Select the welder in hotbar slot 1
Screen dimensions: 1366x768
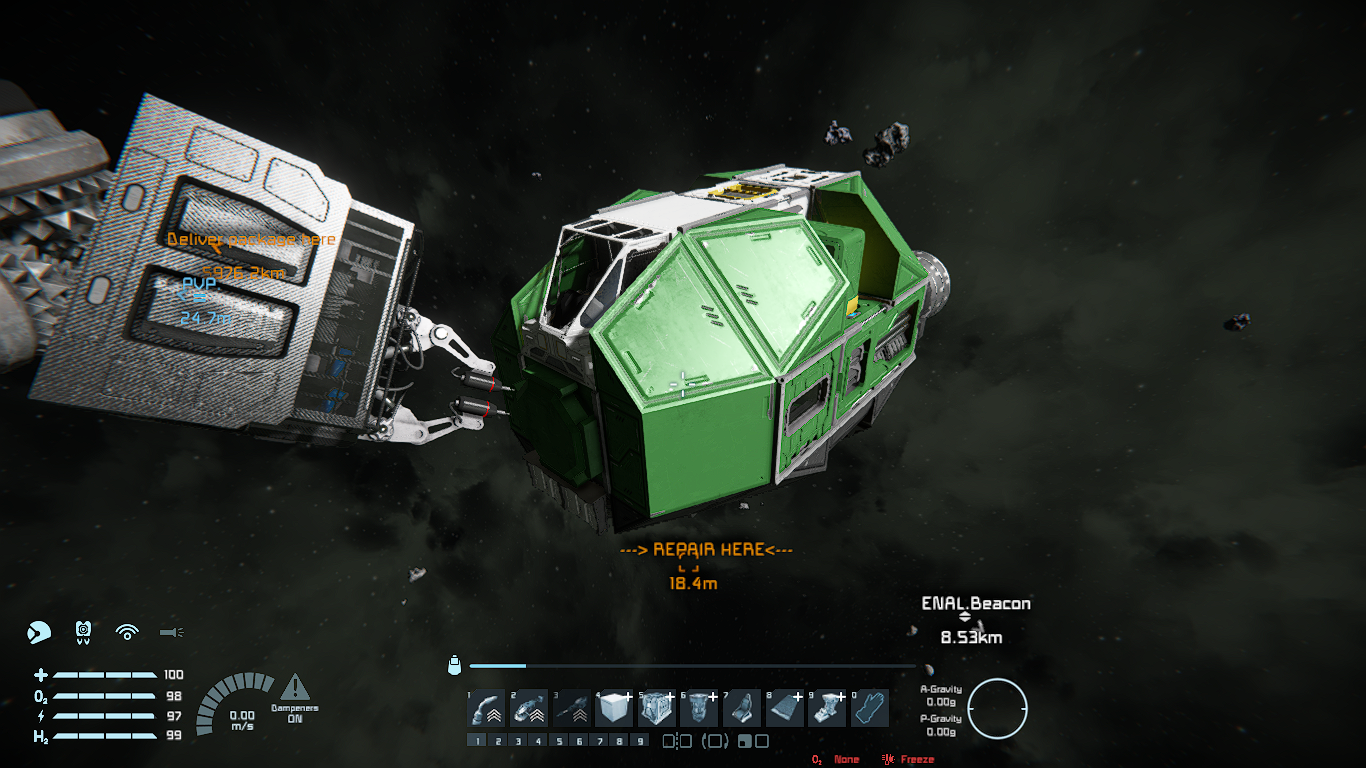pos(485,709)
